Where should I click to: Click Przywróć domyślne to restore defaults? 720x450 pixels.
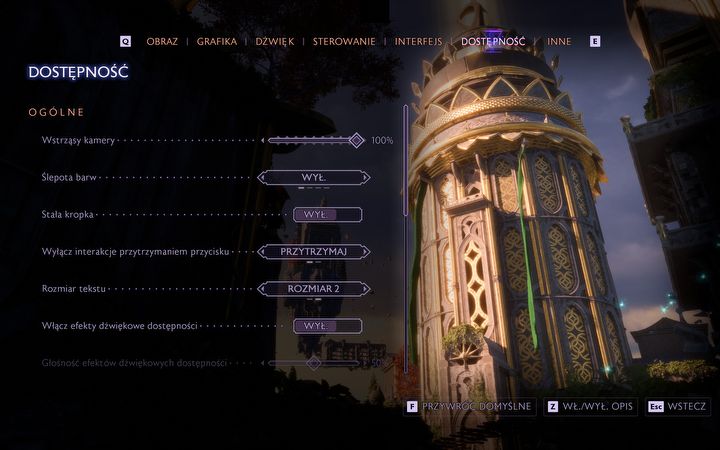pos(470,407)
